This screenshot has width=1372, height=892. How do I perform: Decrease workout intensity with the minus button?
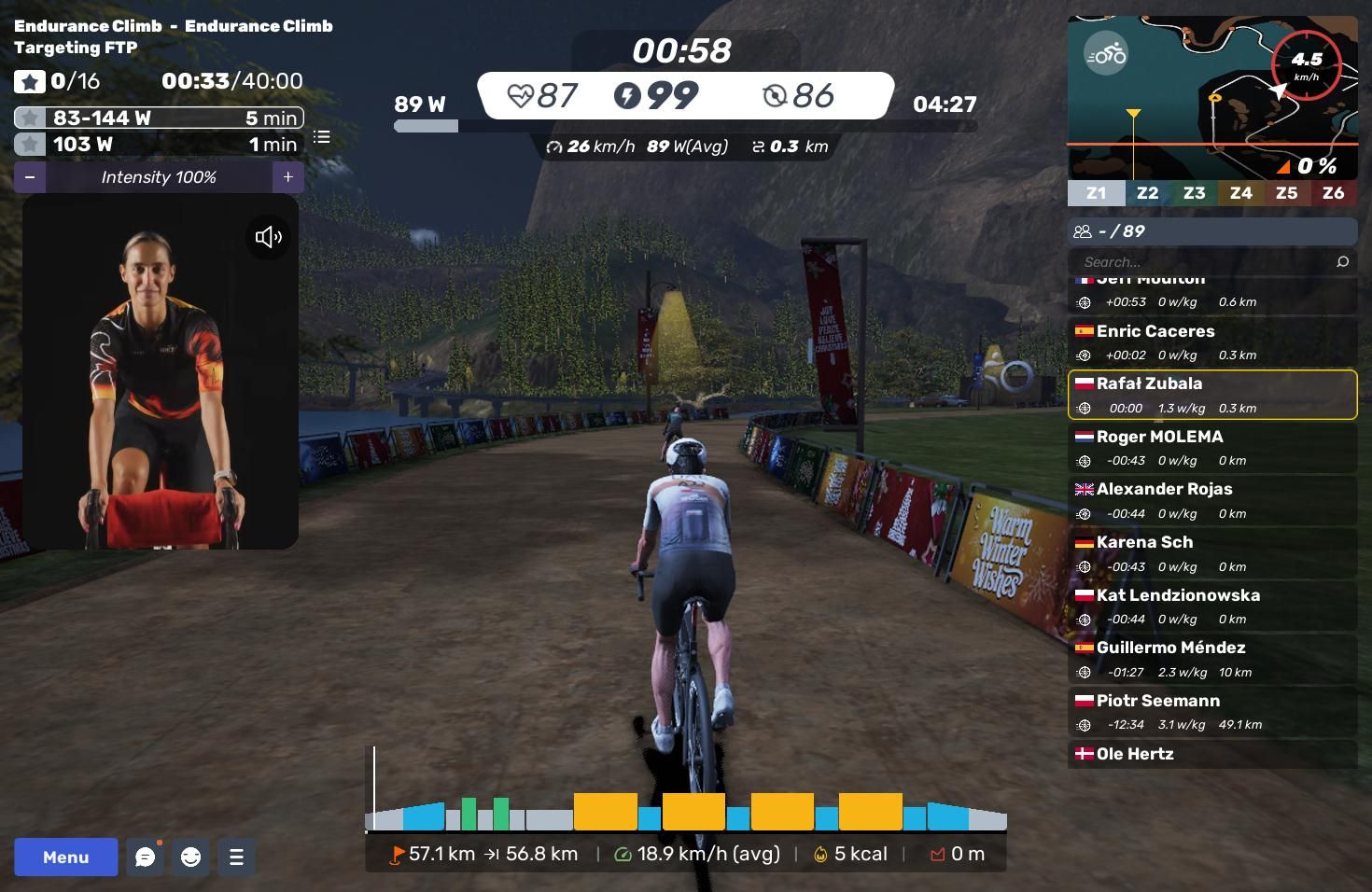point(30,177)
